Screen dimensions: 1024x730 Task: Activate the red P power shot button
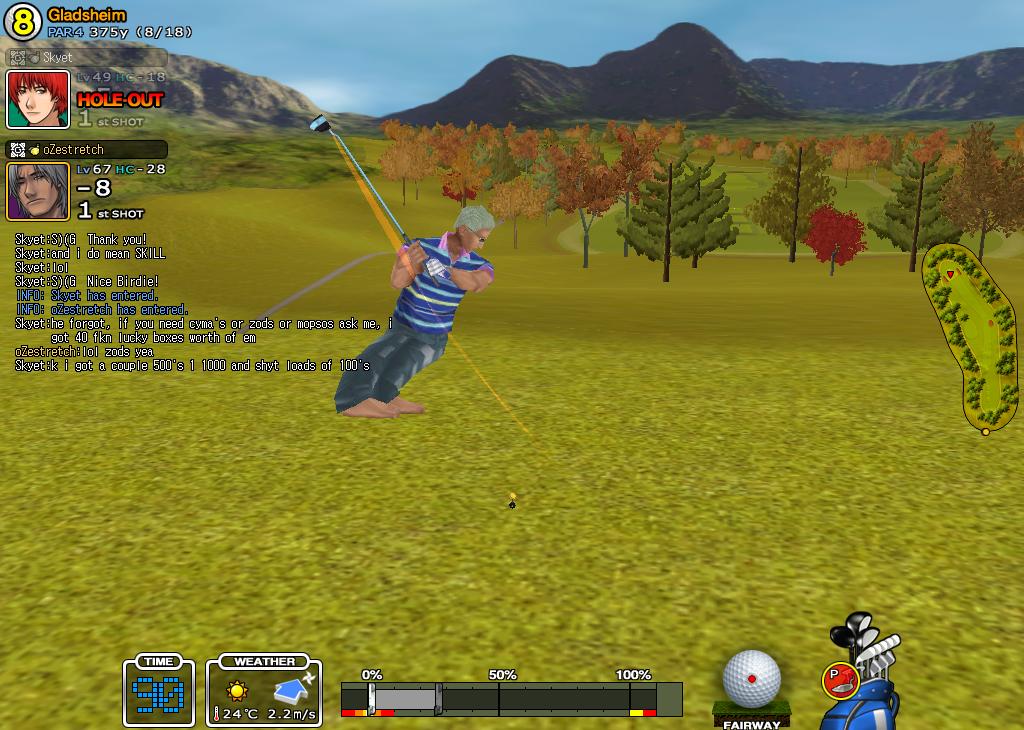click(839, 680)
